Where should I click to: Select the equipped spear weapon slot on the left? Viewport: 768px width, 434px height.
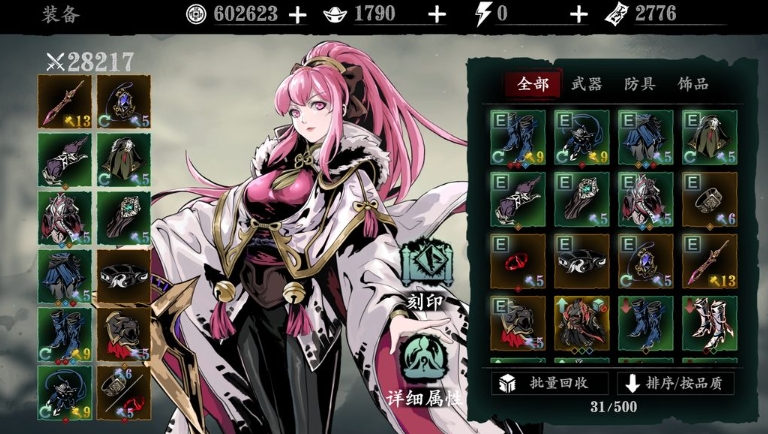pos(65,102)
